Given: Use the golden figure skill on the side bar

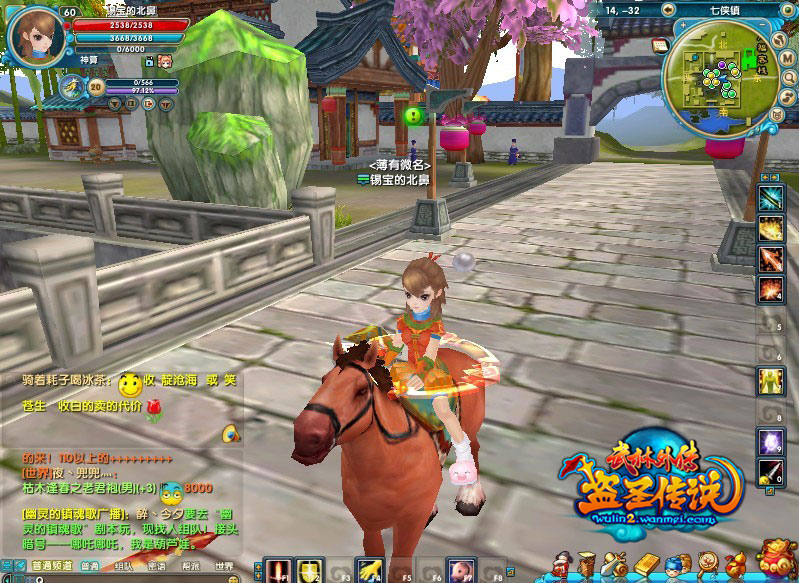Looking at the screenshot, I should (x=770, y=381).
